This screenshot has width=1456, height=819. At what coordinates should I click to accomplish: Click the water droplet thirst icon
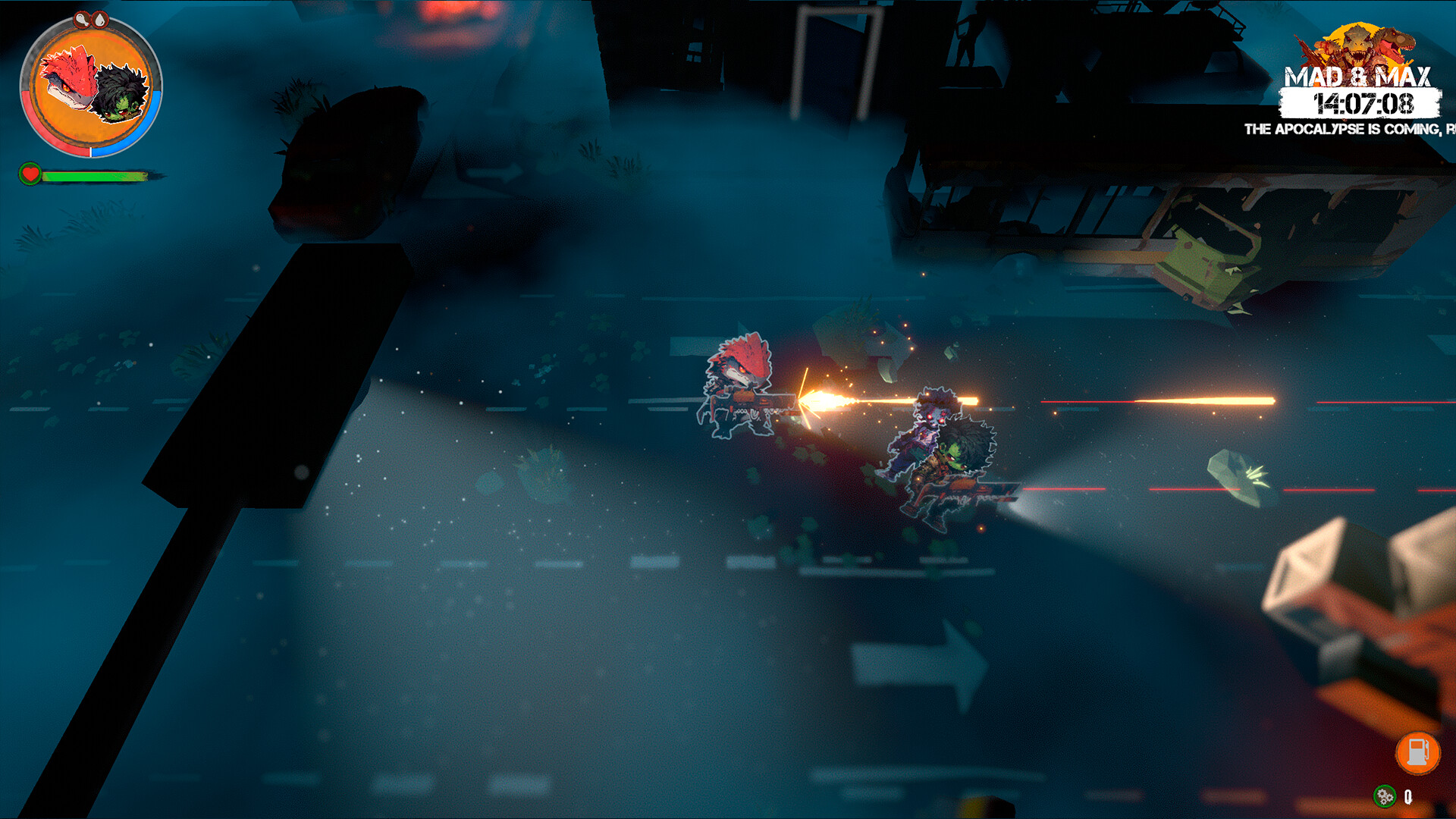99,20
